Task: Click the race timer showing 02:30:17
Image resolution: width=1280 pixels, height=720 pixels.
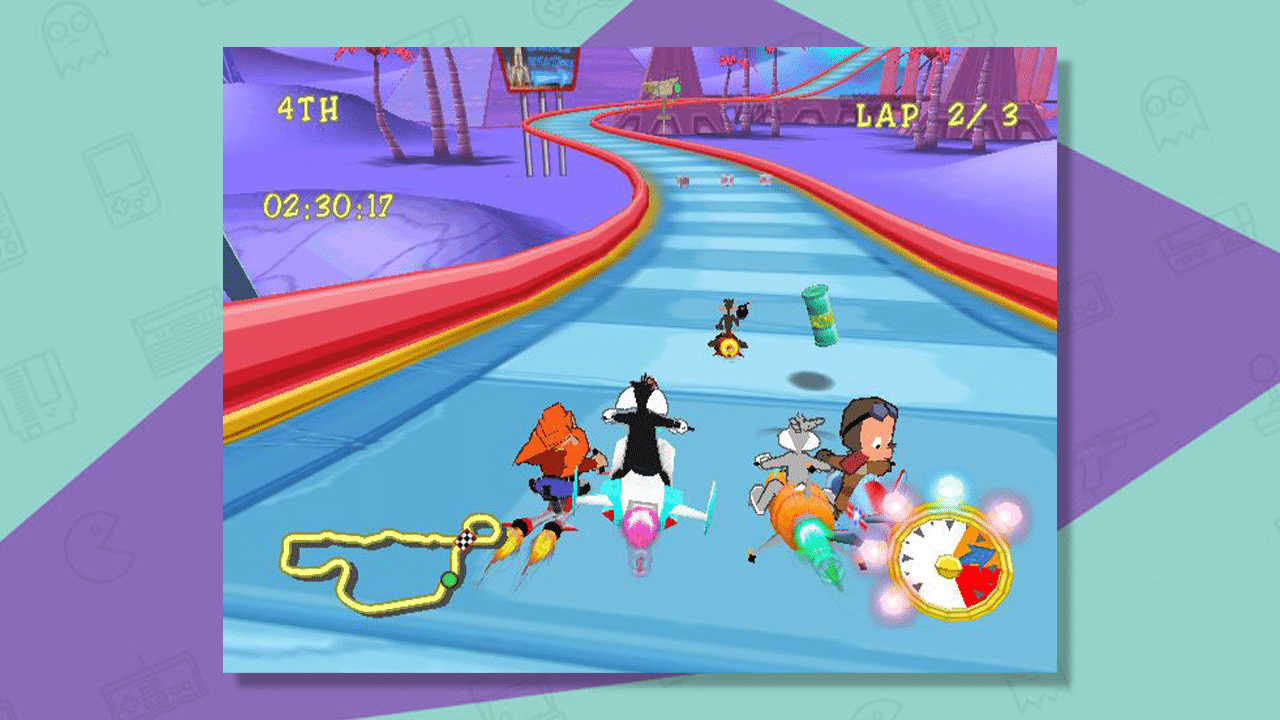Action: tap(330, 206)
